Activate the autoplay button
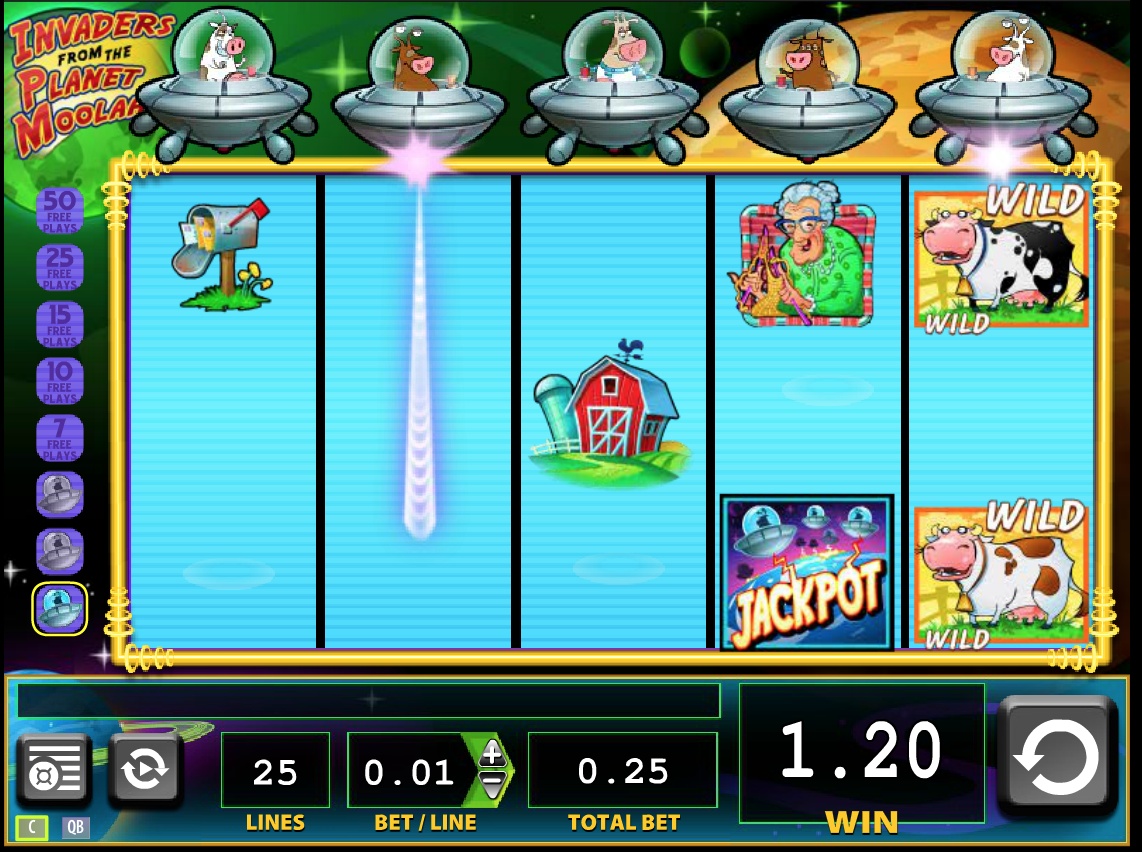 pyautogui.click(x=144, y=771)
